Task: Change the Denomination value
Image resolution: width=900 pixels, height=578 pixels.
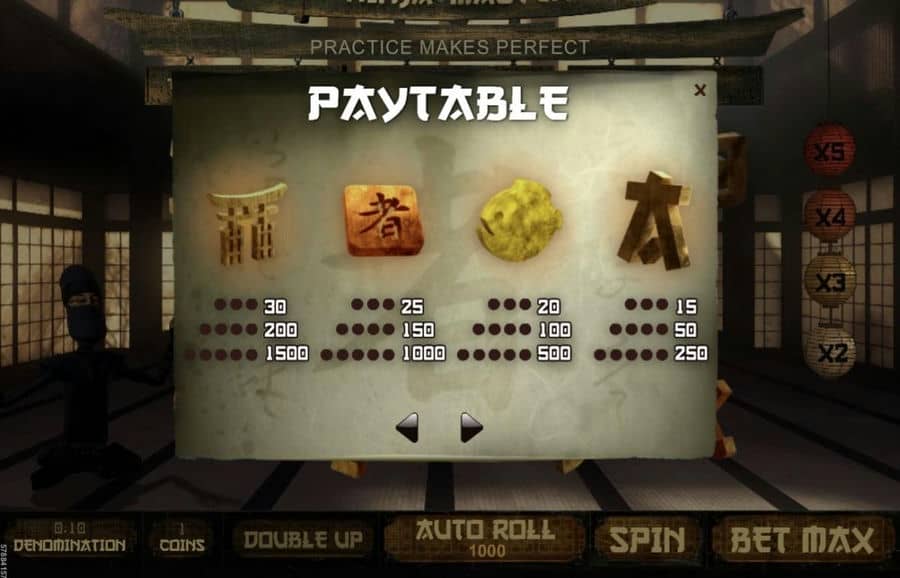Action: coord(69,539)
